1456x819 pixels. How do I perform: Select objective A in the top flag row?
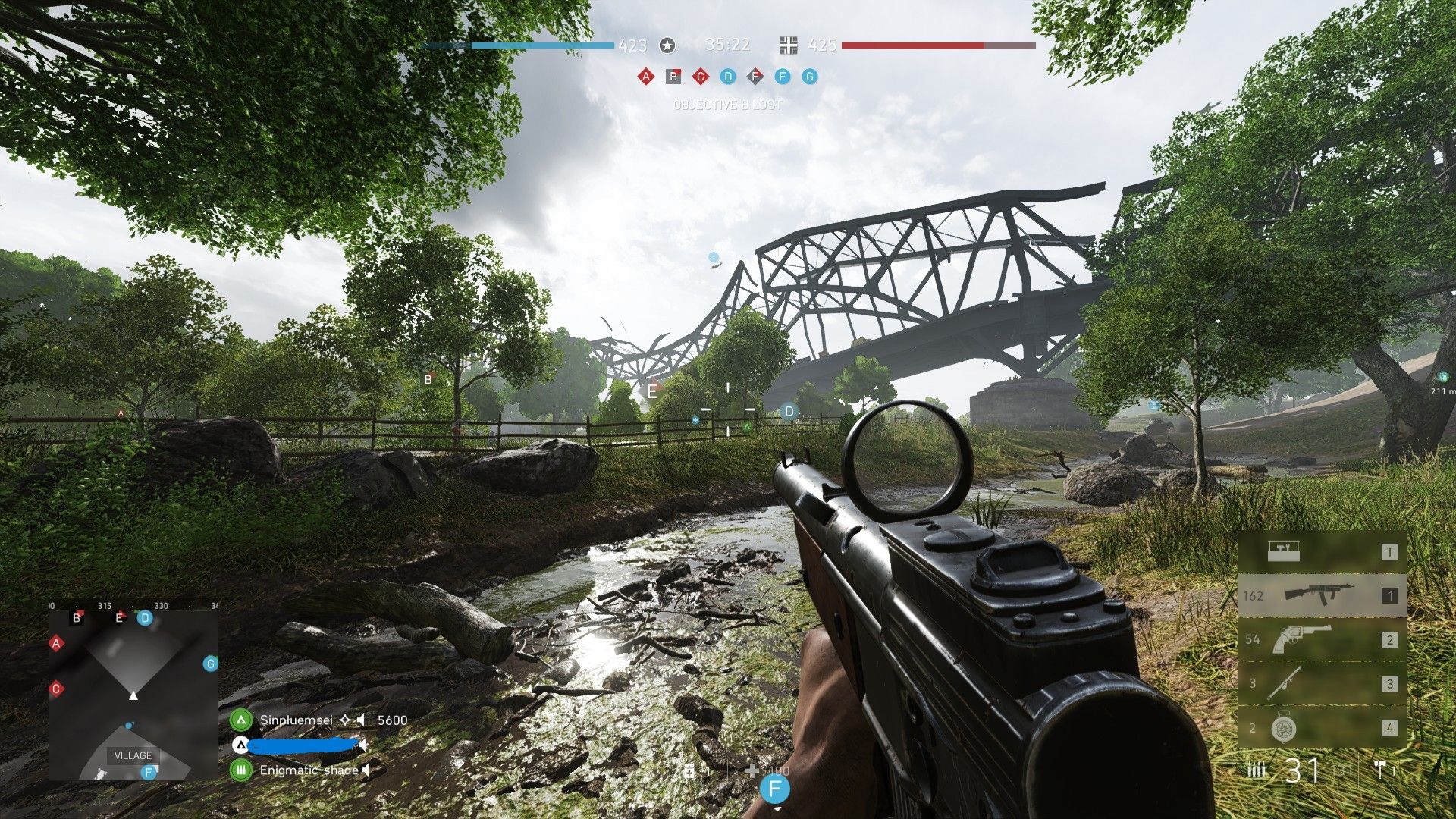click(x=645, y=77)
